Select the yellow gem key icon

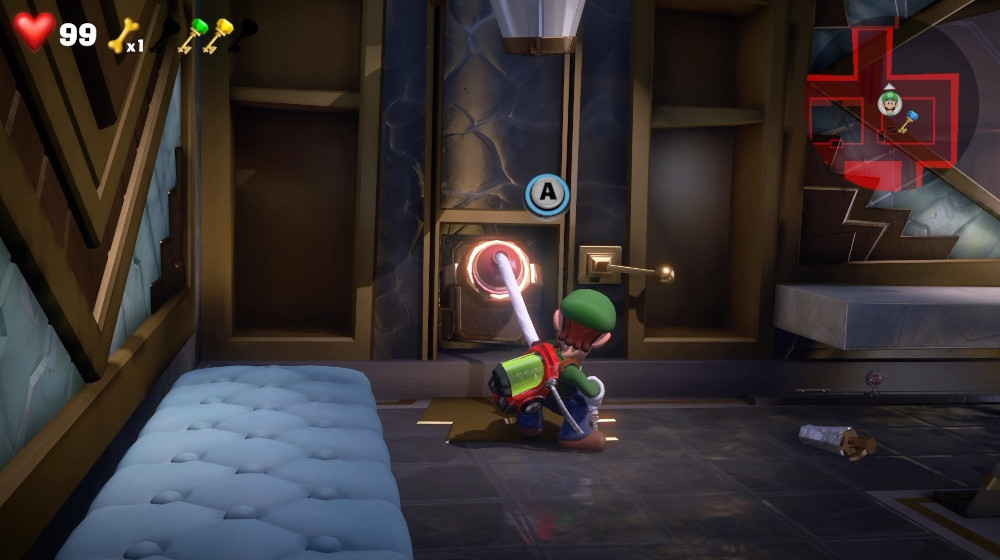[x=217, y=35]
